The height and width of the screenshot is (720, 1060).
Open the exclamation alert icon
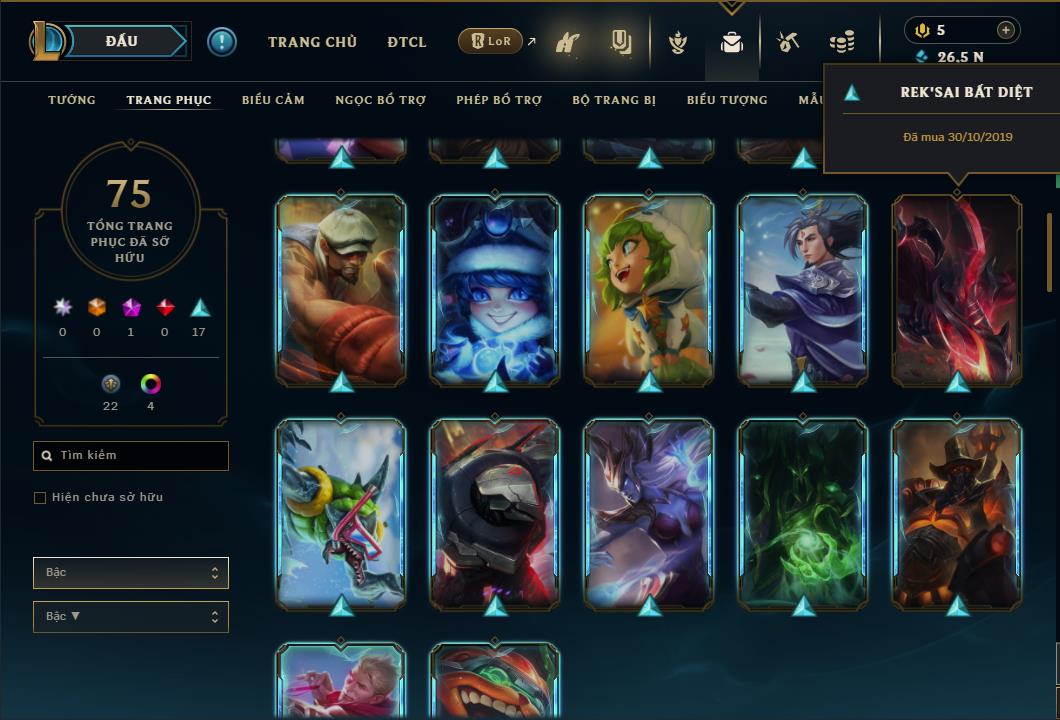pyautogui.click(x=221, y=42)
